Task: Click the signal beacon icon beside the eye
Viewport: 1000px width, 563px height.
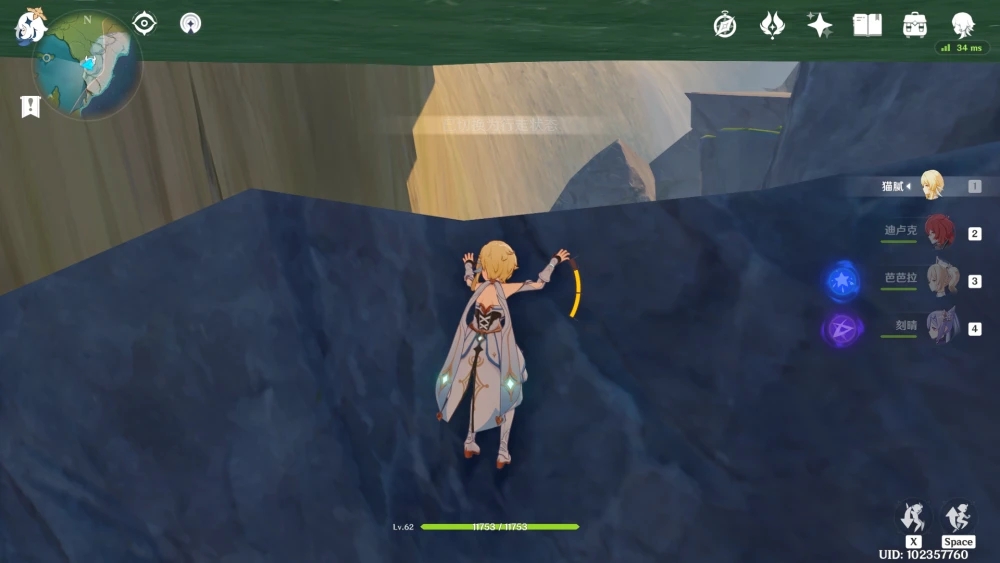Action: coord(190,23)
